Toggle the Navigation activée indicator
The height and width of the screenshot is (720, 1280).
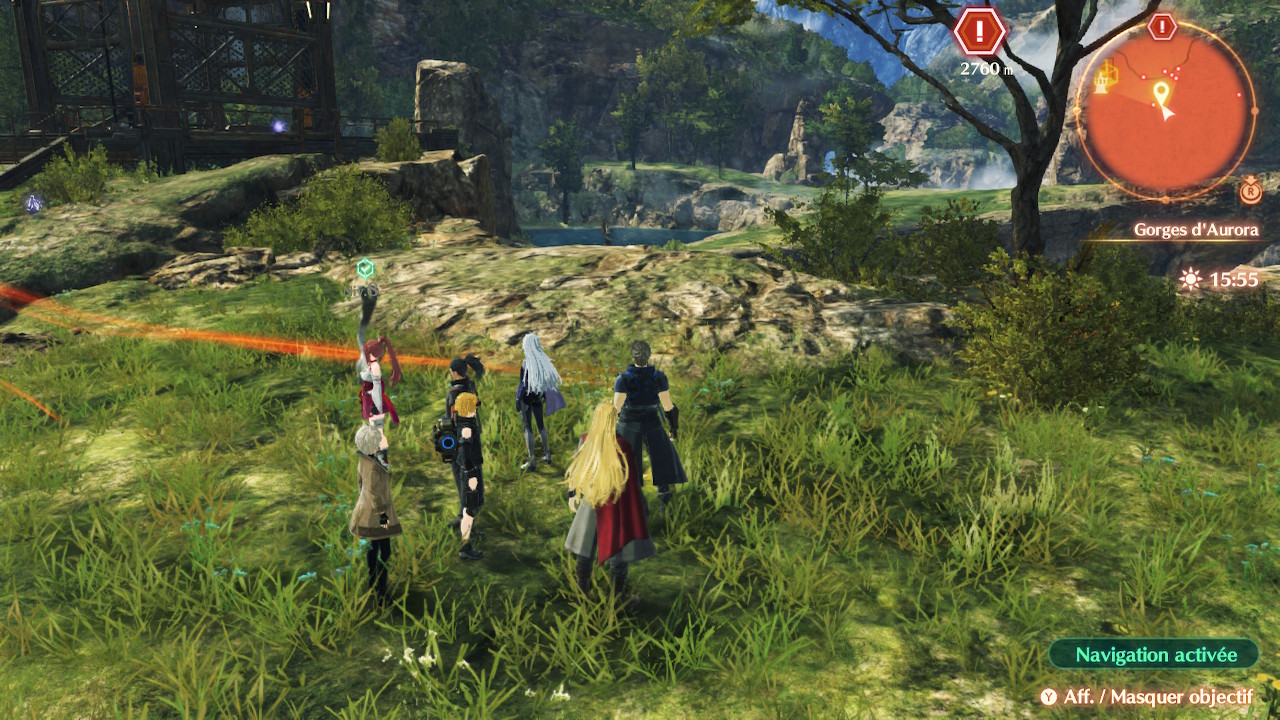pyautogui.click(x=1155, y=655)
